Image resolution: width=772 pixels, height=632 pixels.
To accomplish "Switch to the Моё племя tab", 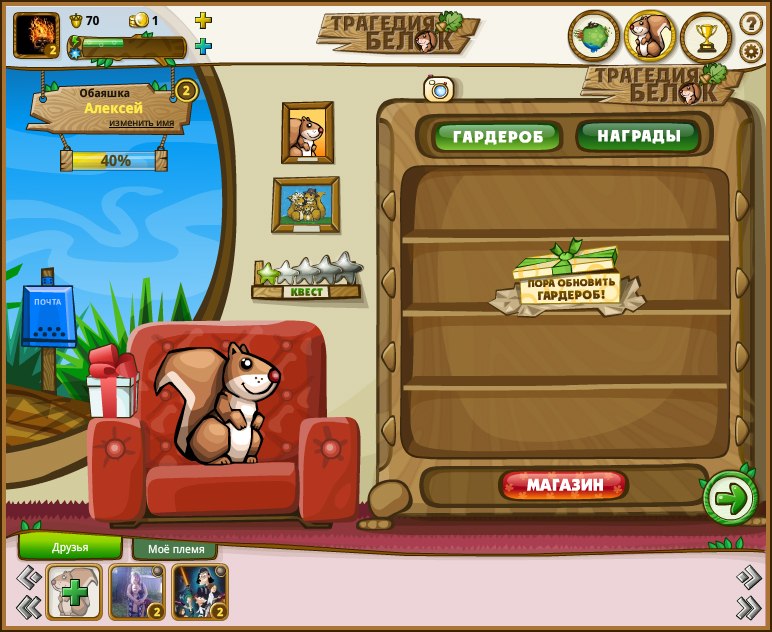I will (x=175, y=549).
